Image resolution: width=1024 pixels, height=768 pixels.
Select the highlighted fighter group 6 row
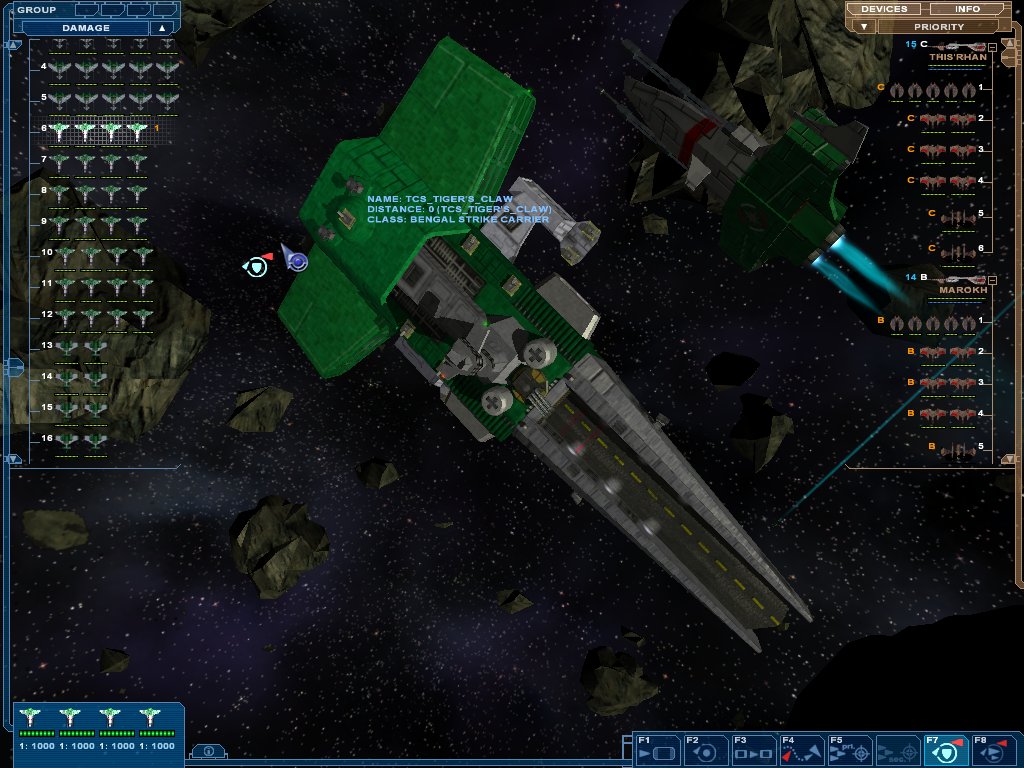(98, 130)
